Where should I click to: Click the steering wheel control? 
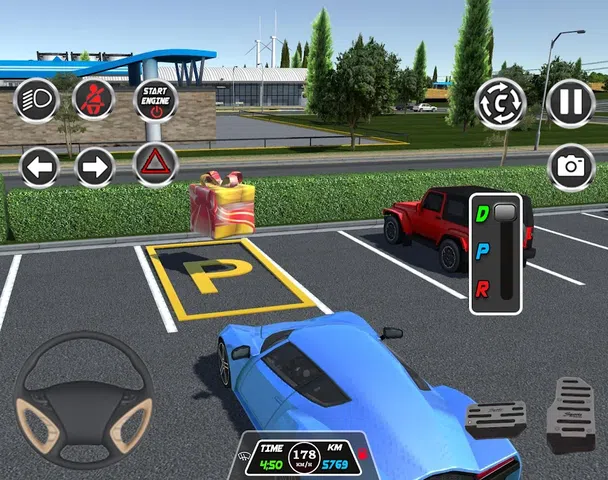tap(84, 399)
